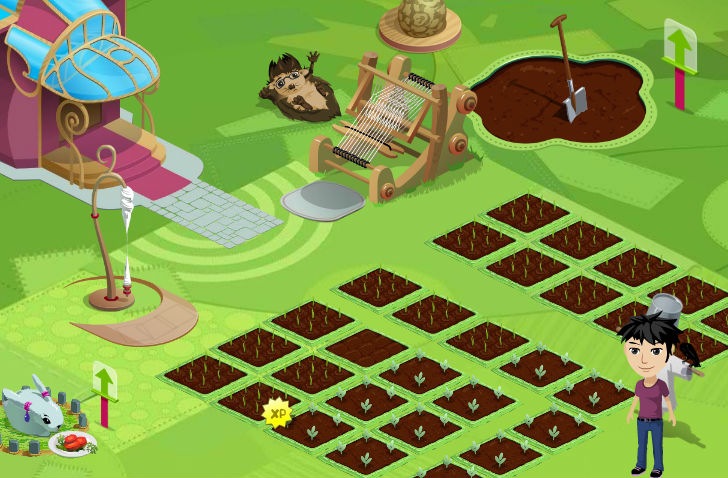Collect the yellow XP star badge
This screenshot has width=728, height=478.
point(277,412)
